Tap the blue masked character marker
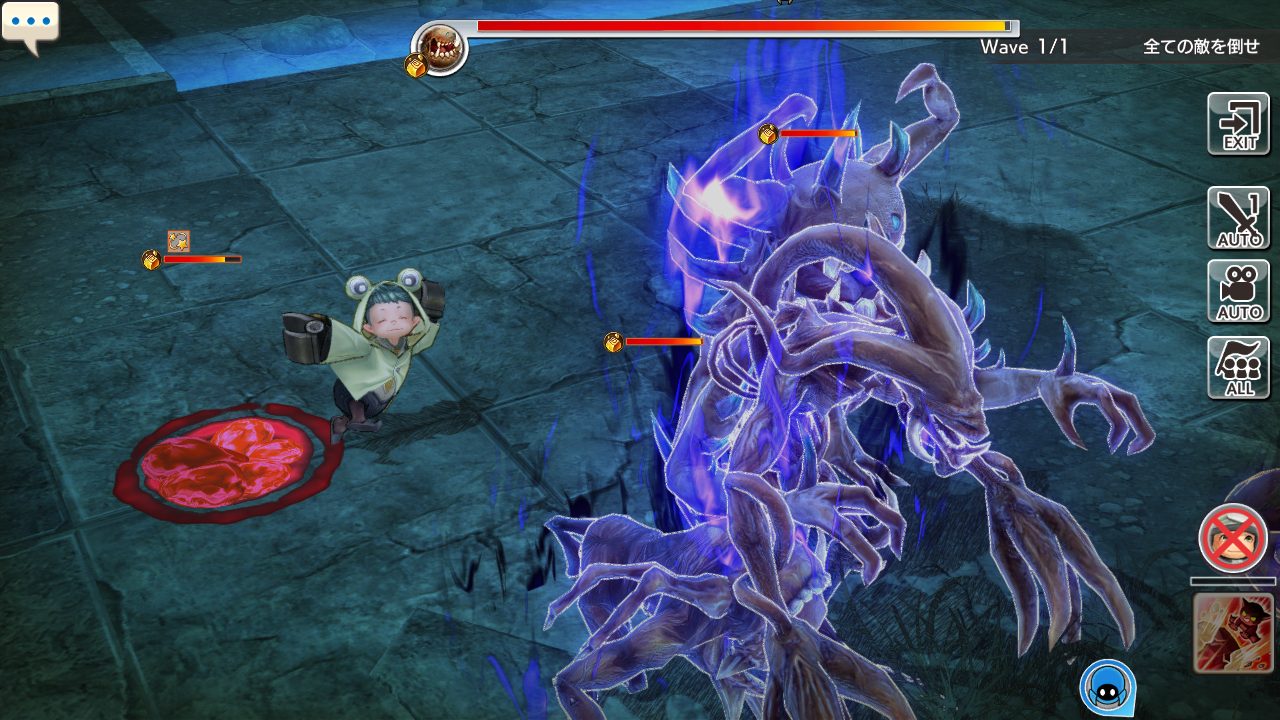1280x720 pixels. pos(1107,687)
